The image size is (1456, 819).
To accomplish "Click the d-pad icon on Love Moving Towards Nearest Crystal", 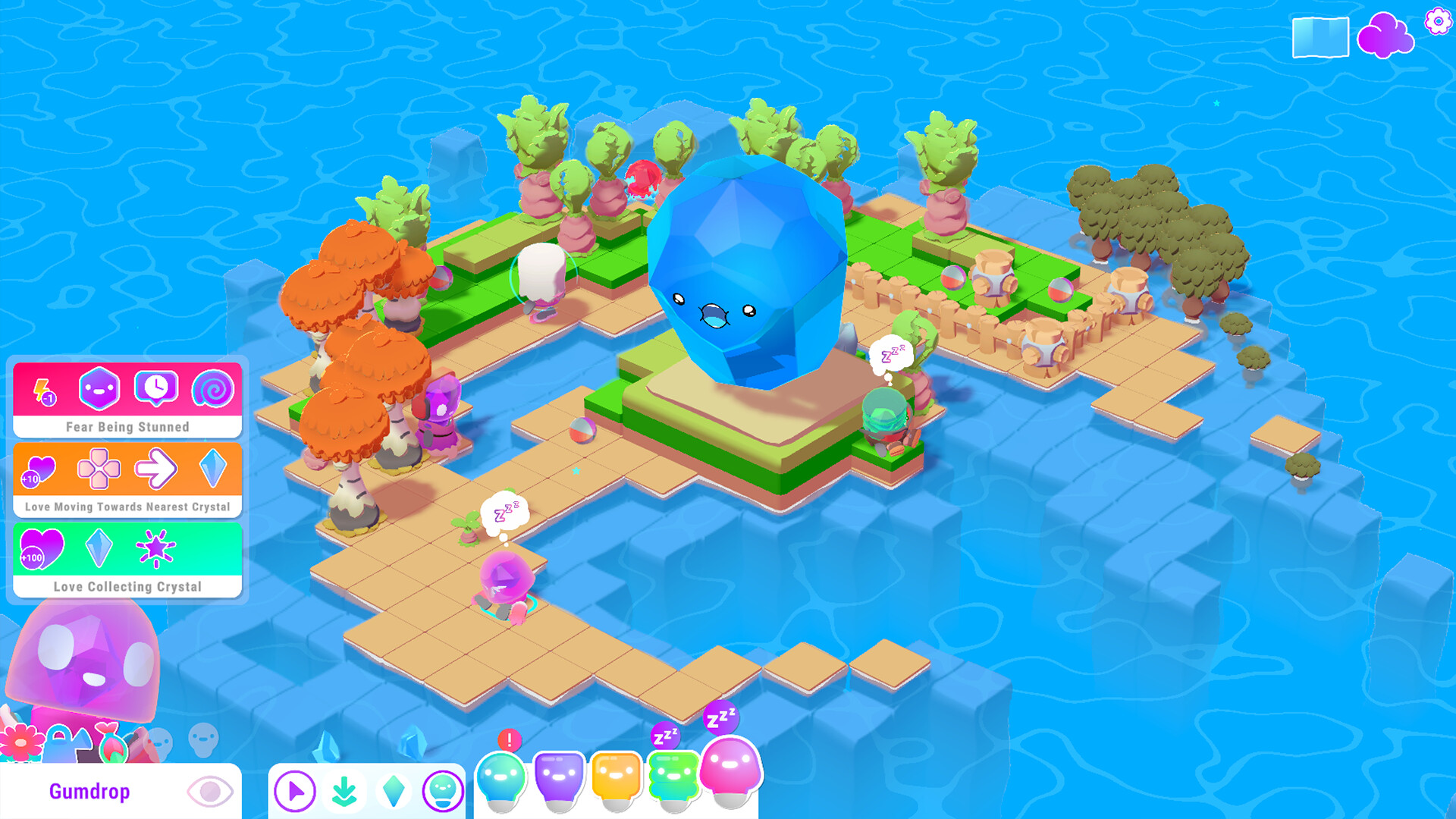I will point(101,469).
